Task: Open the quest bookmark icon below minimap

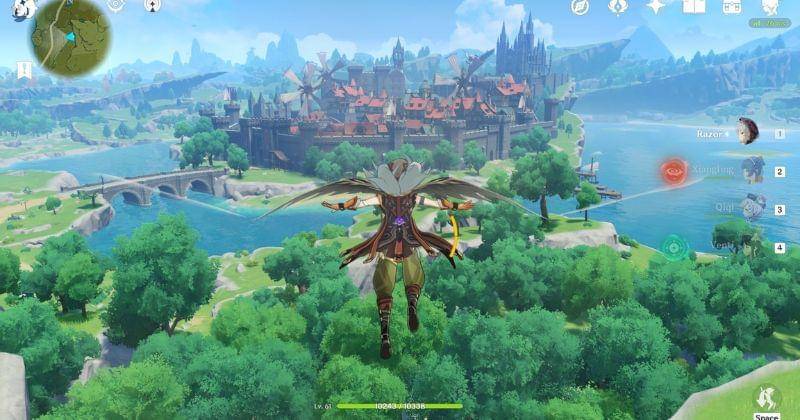Action: pos(22,70)
